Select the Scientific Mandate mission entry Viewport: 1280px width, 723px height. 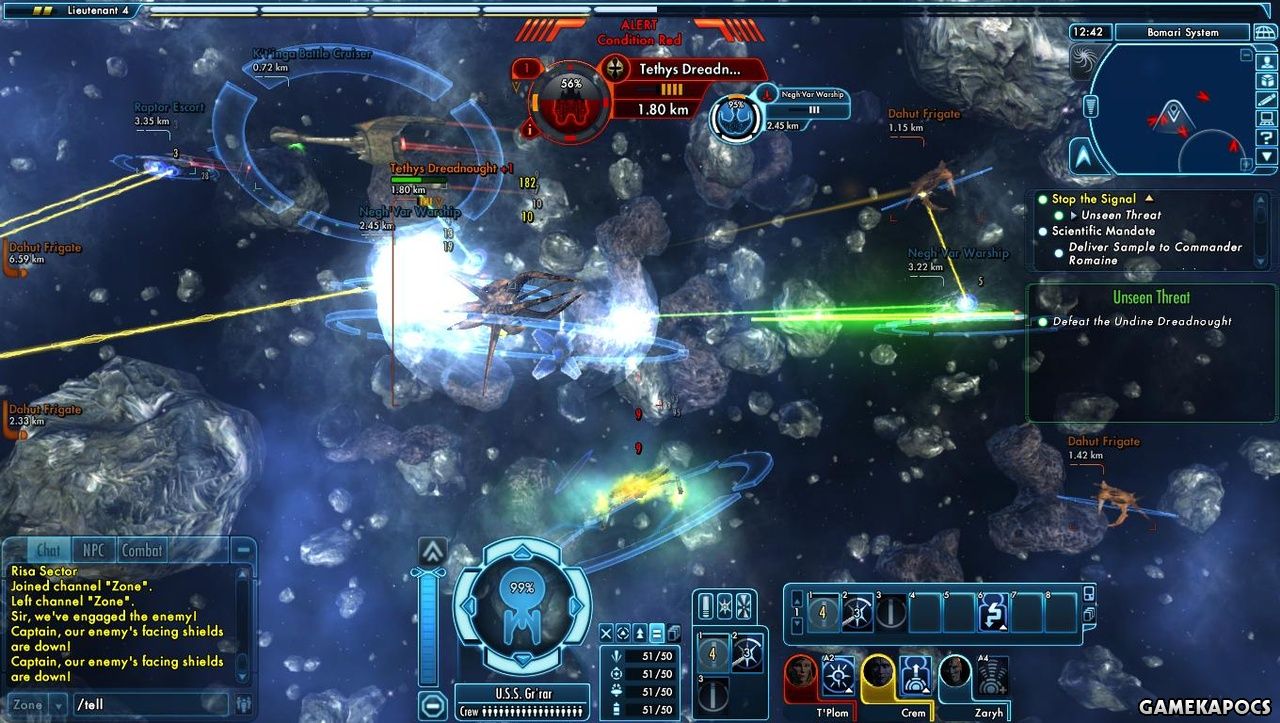point(1103,231)
